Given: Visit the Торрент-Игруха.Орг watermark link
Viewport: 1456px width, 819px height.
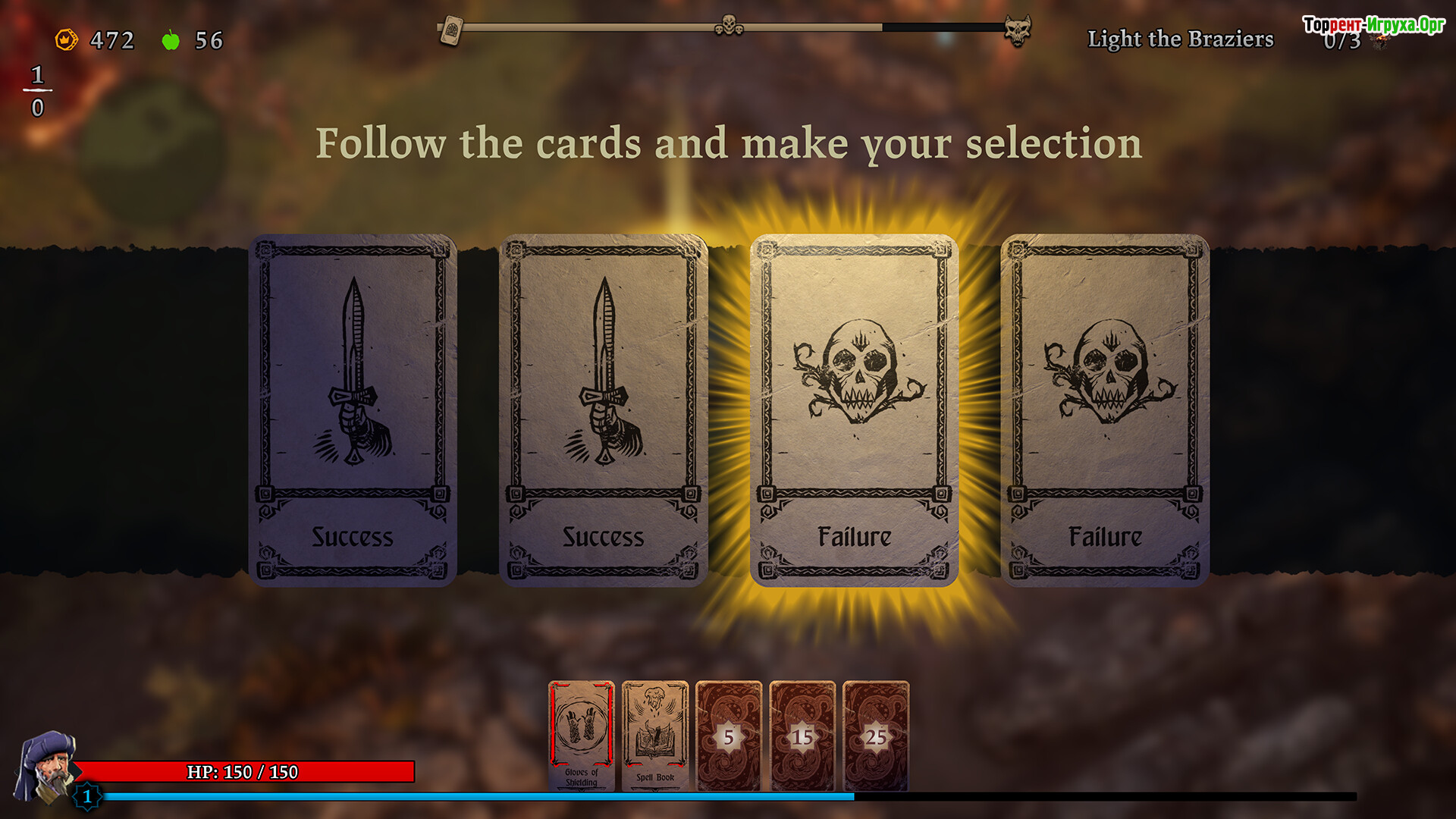Looking at the screenshot, I should (1373, 24).
